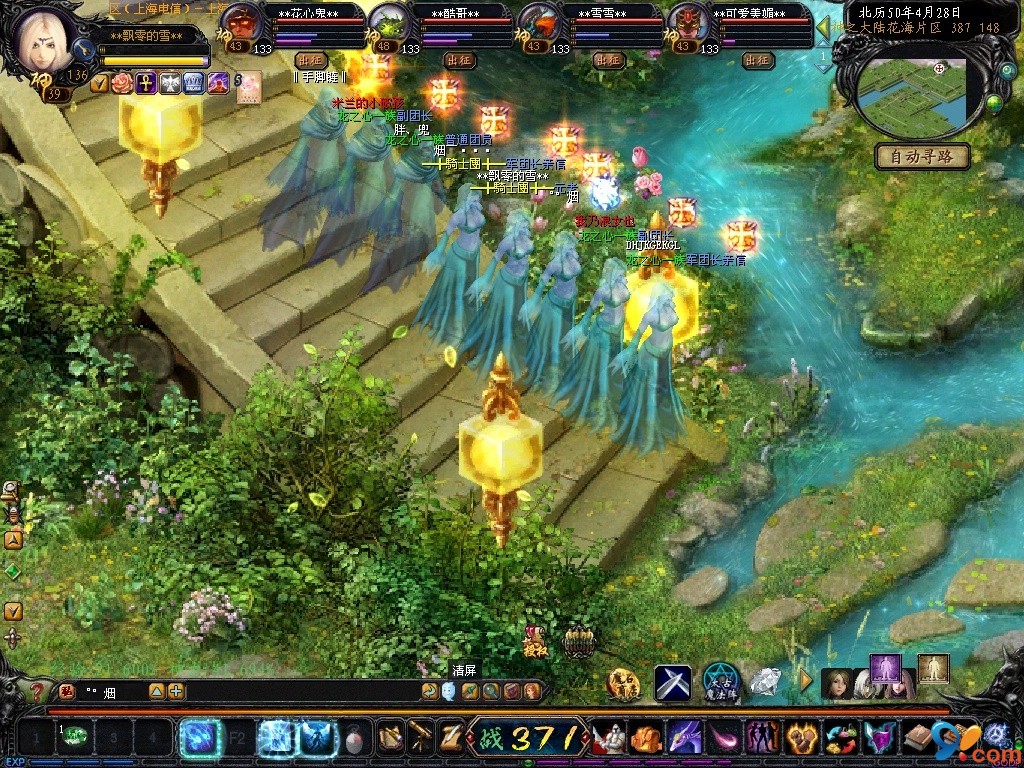Activate the crossed swords attack icon
This screenshot has height=768, width=1024.
click(x=672, y=683)
